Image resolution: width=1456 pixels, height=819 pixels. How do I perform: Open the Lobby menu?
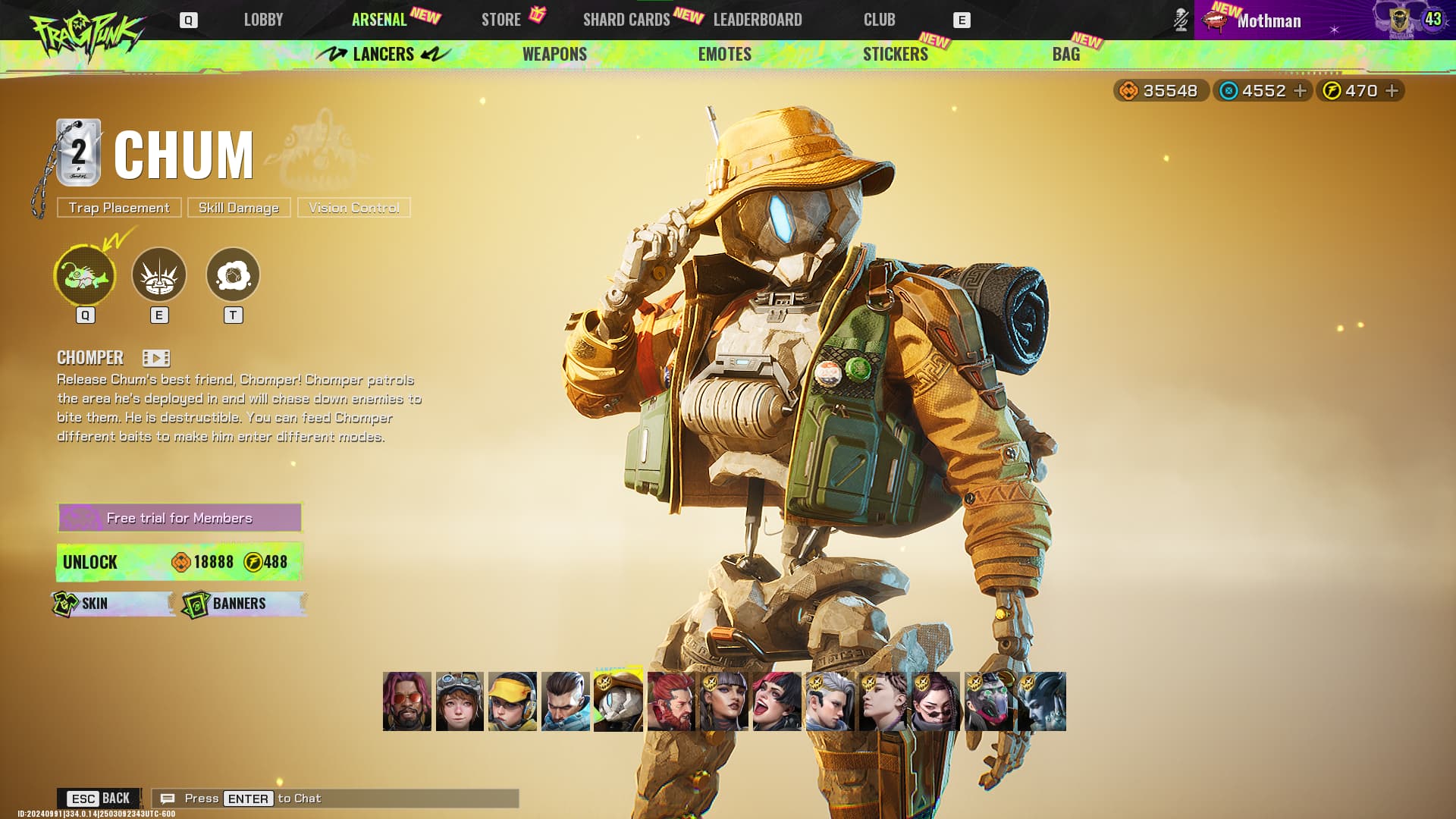point(263,20)
